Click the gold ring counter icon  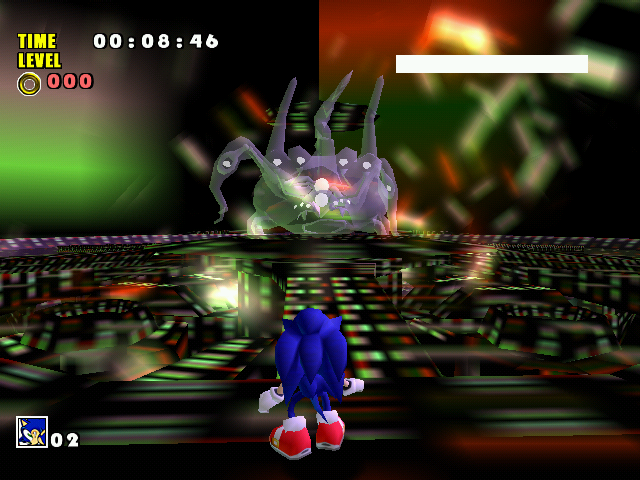29,83
